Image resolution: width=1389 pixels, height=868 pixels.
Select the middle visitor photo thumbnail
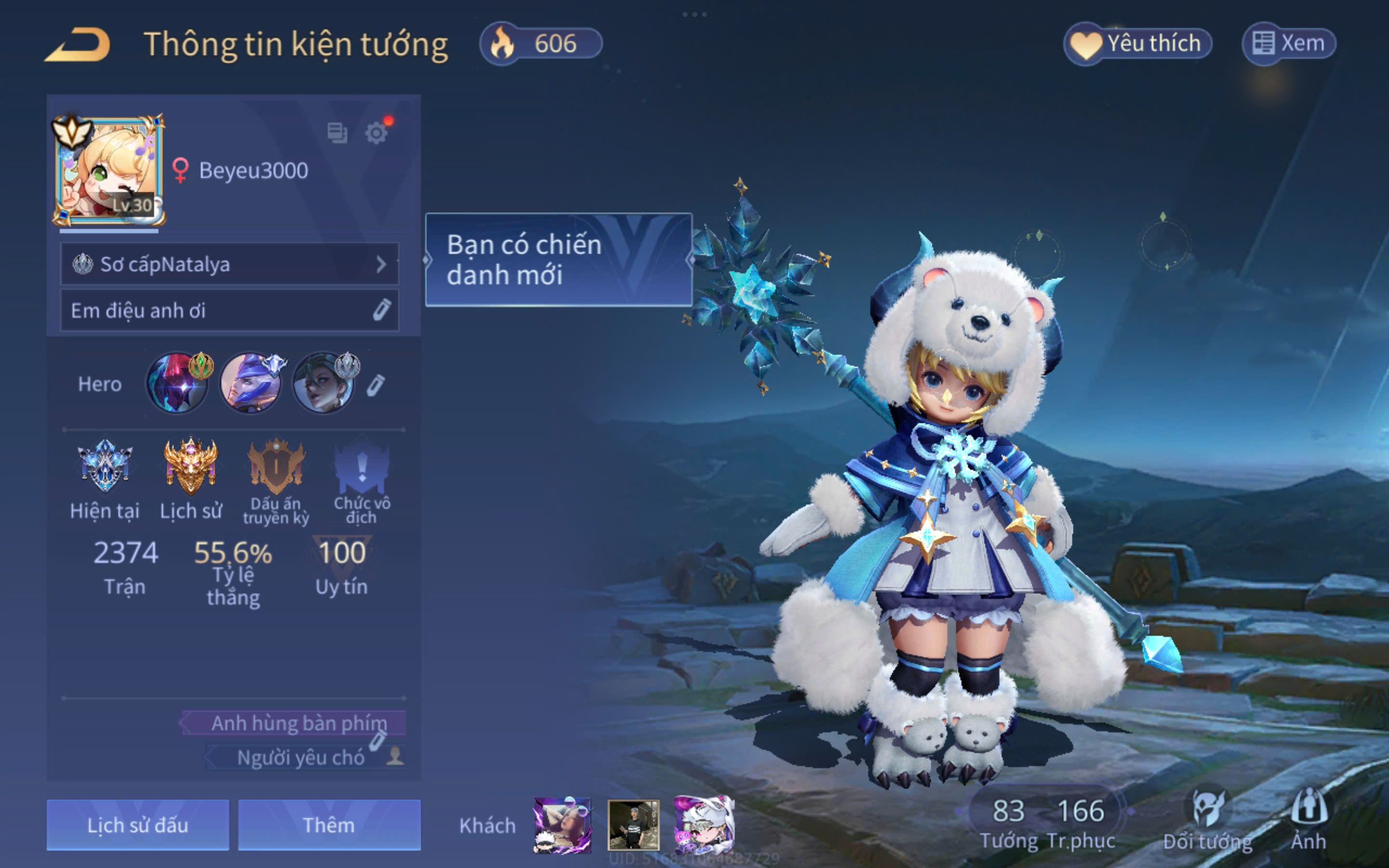pos(633,825)
